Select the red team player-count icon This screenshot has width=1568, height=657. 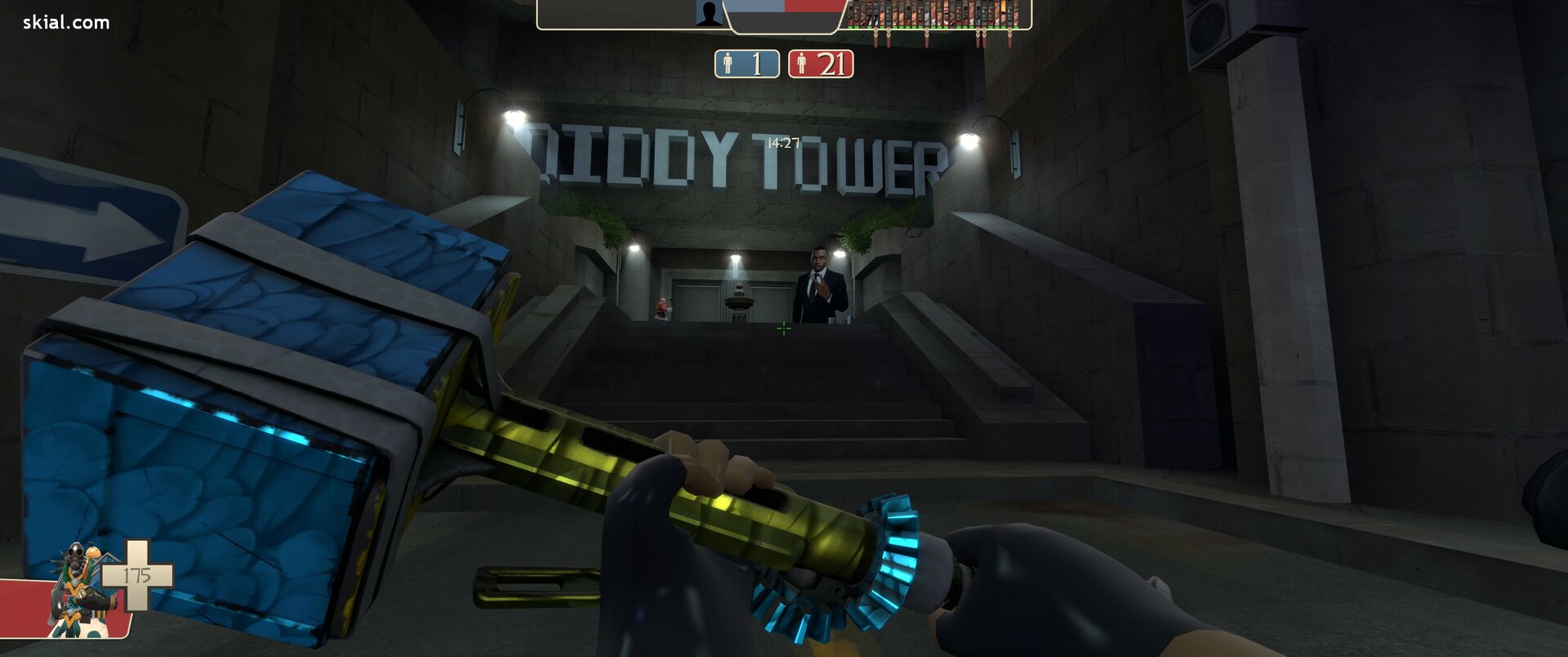(802, 63)
